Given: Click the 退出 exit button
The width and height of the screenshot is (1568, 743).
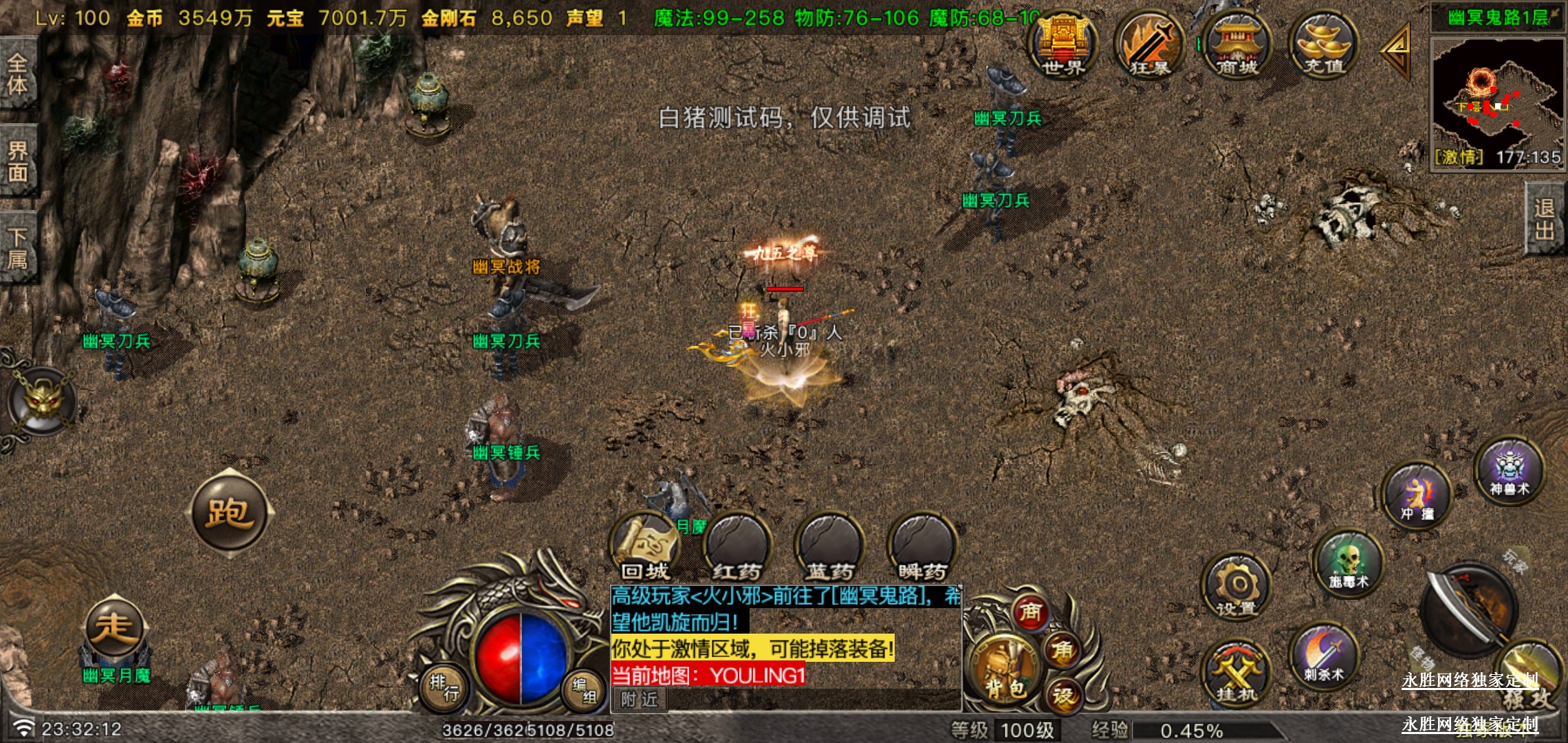Looking at the screenshot, I should click(x=1545, y=219).
